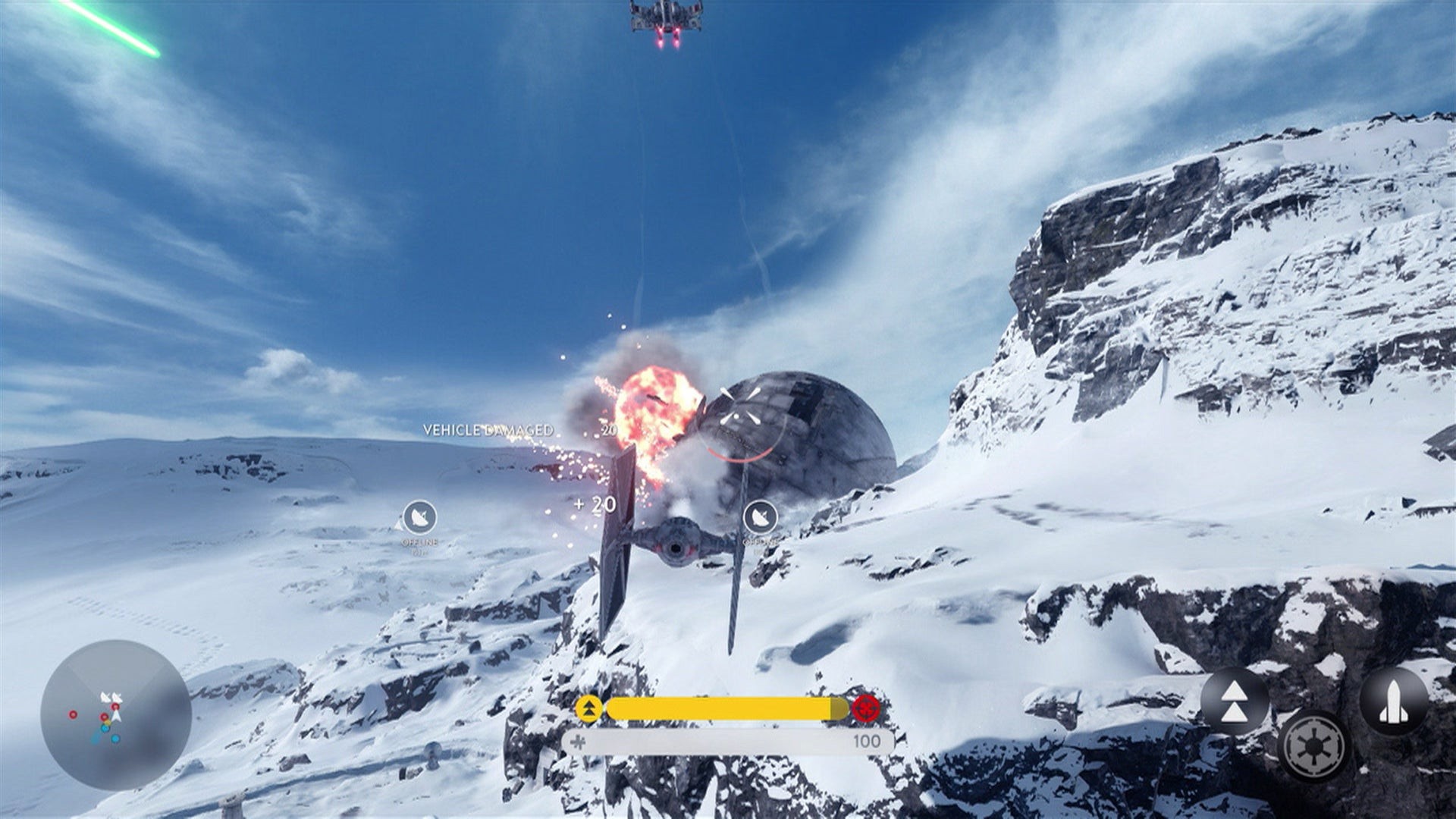Fire the missile ability icon
Image resolution: width=1456 pixels, height=819 pixels.
[1394, 701]
